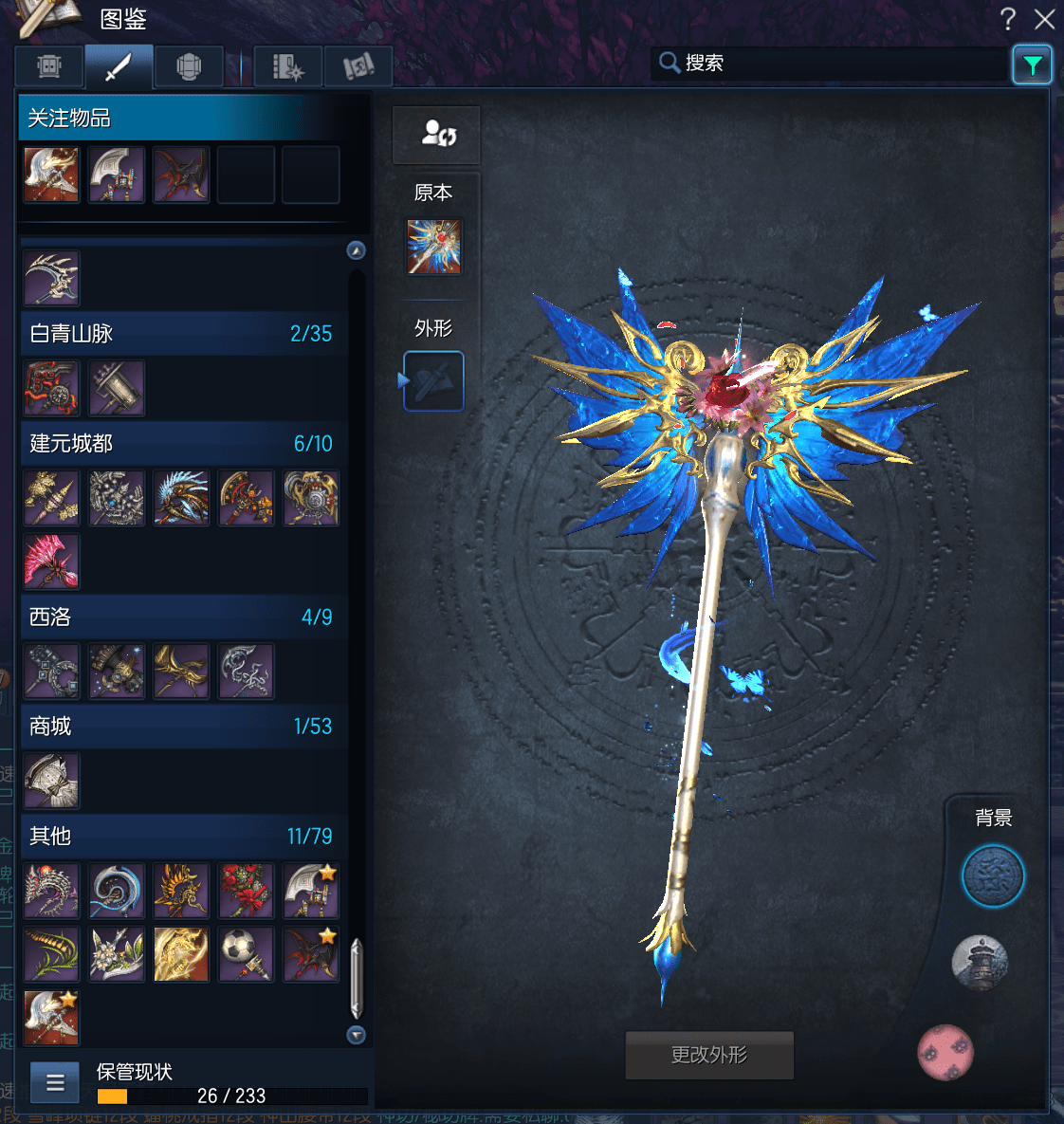Open the list menu beside 保管现状
This screenshot has width=1064, height=1124.
[x=55, y=1082]
